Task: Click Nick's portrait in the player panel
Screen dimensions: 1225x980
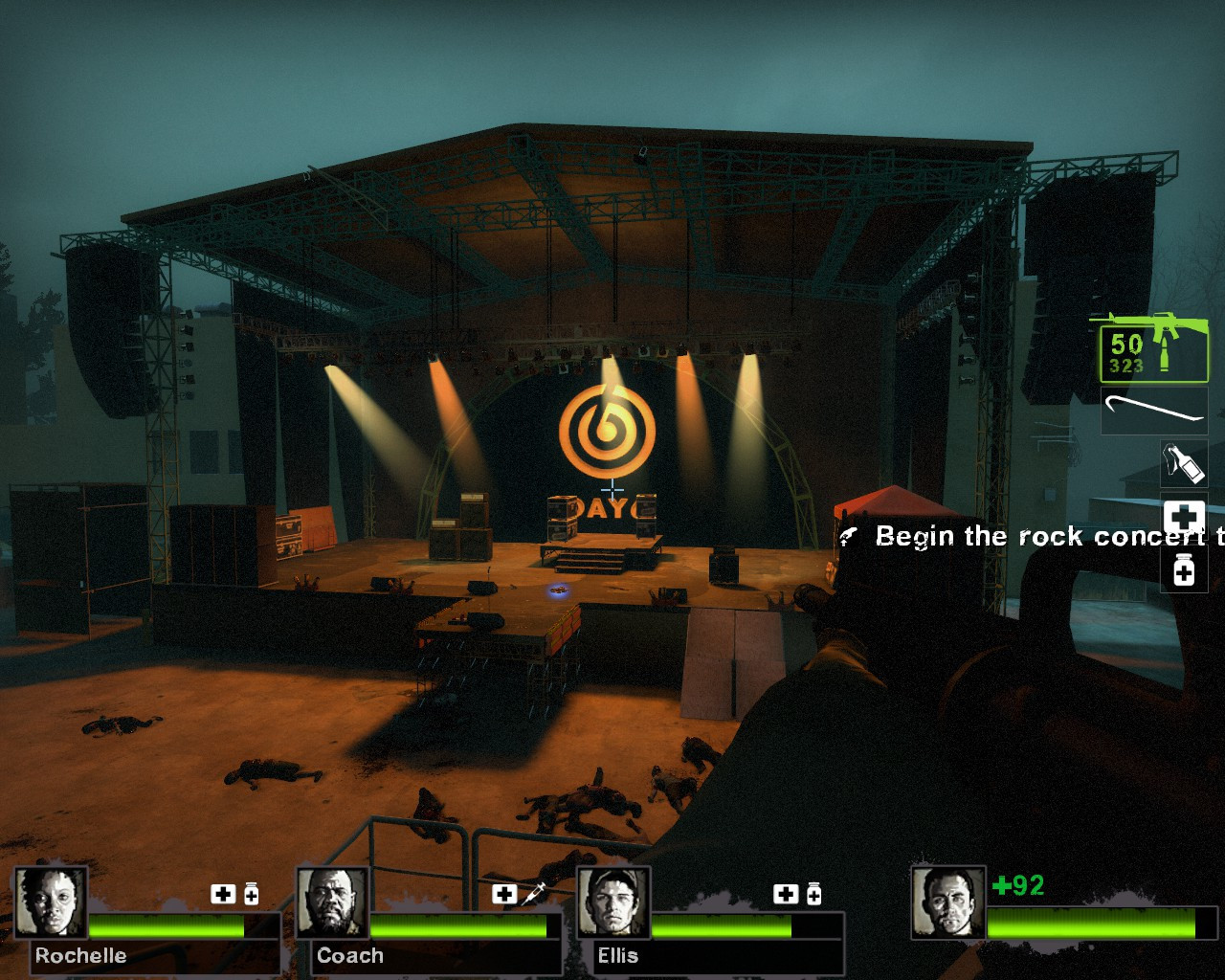Action: [x=950, y=901]
